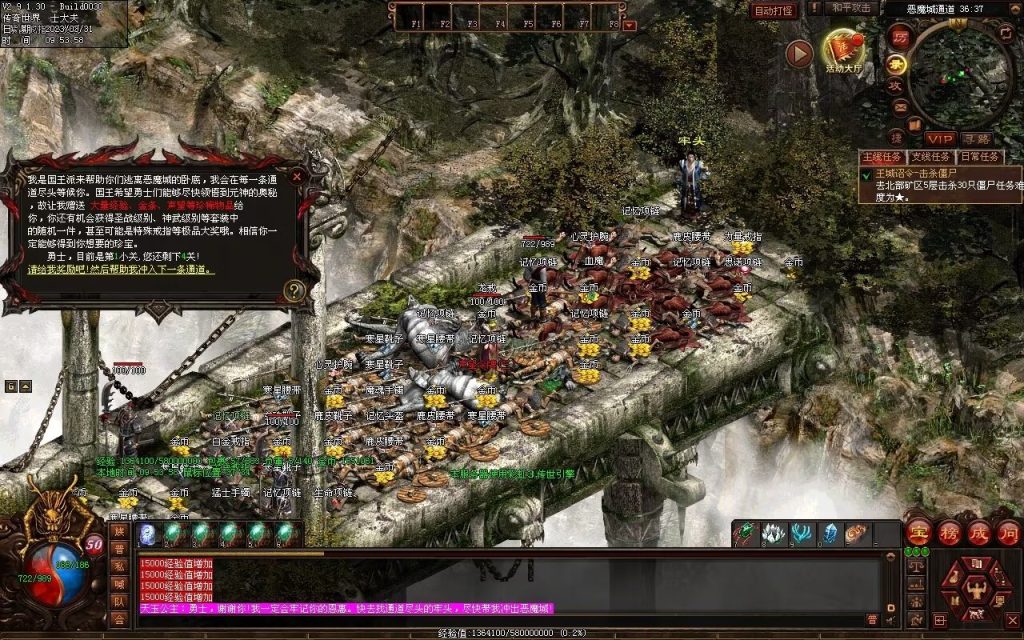Viewport: 1024px width, 640px height.
Task: Use the white scroll in hotbar slot 1
Action: pyautogui.click(x=147, y=534)
